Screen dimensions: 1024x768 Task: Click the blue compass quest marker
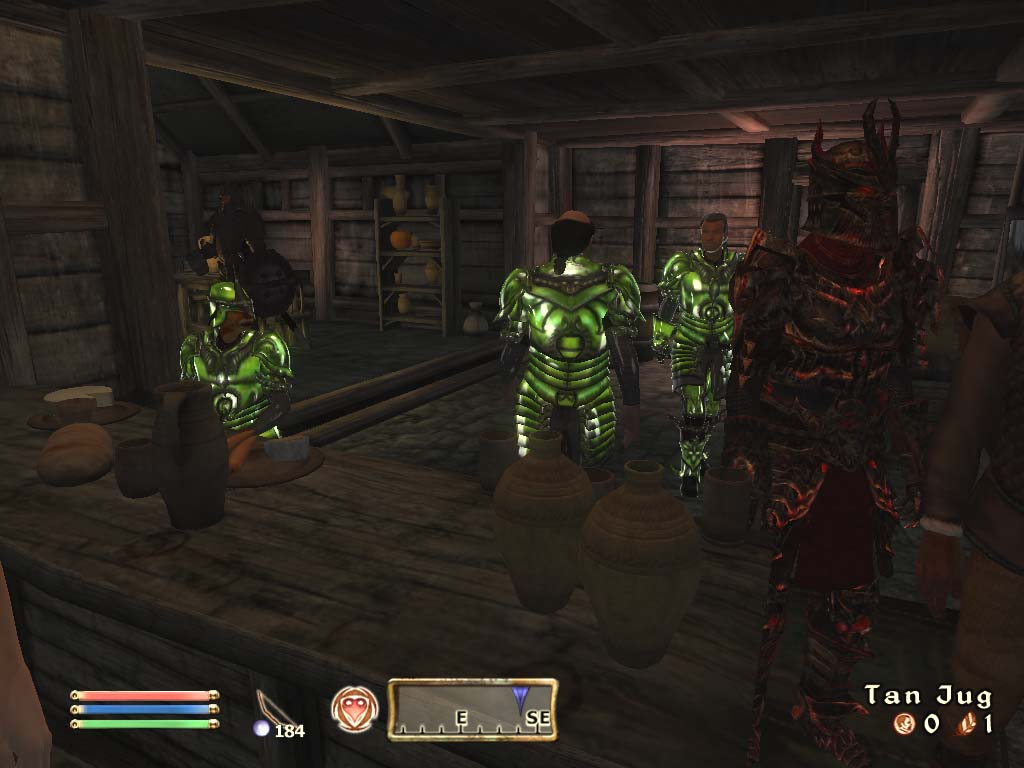(521, 697)
